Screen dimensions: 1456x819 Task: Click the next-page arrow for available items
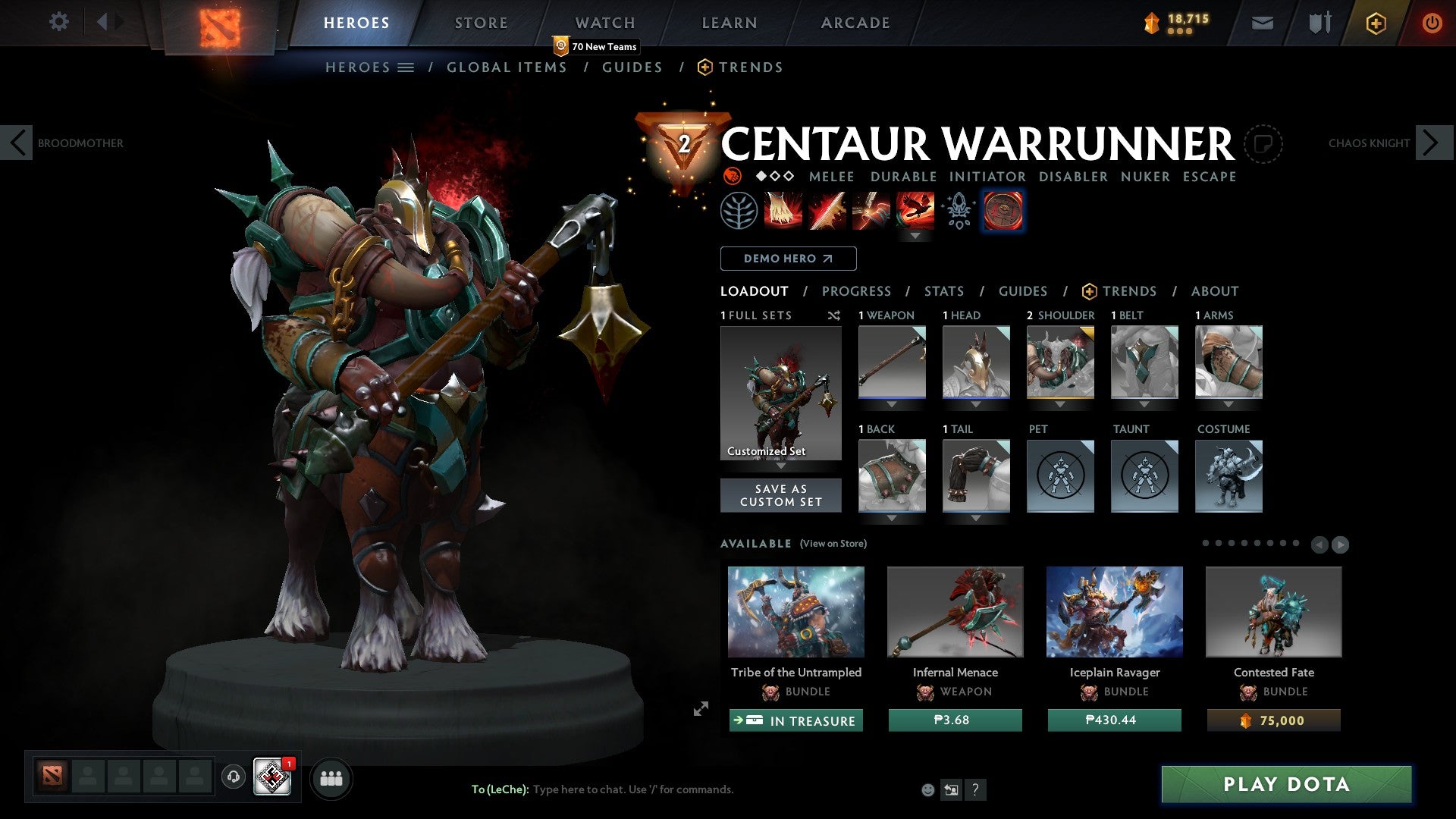1340,544
